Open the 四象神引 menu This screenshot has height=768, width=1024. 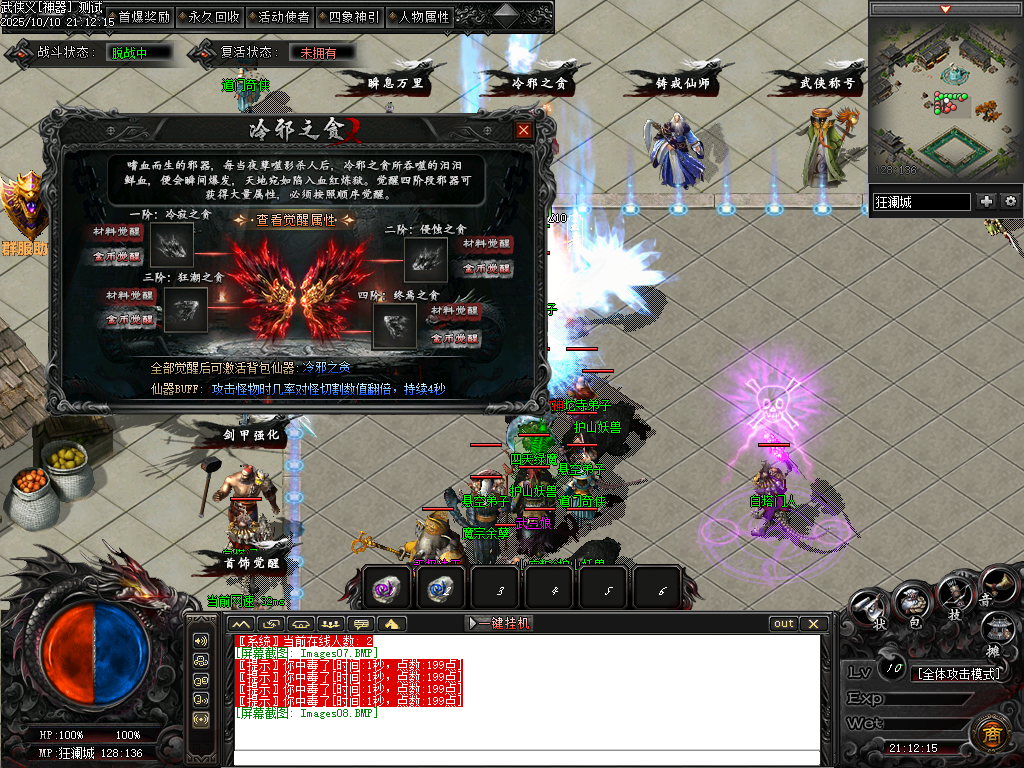point(353,17)
